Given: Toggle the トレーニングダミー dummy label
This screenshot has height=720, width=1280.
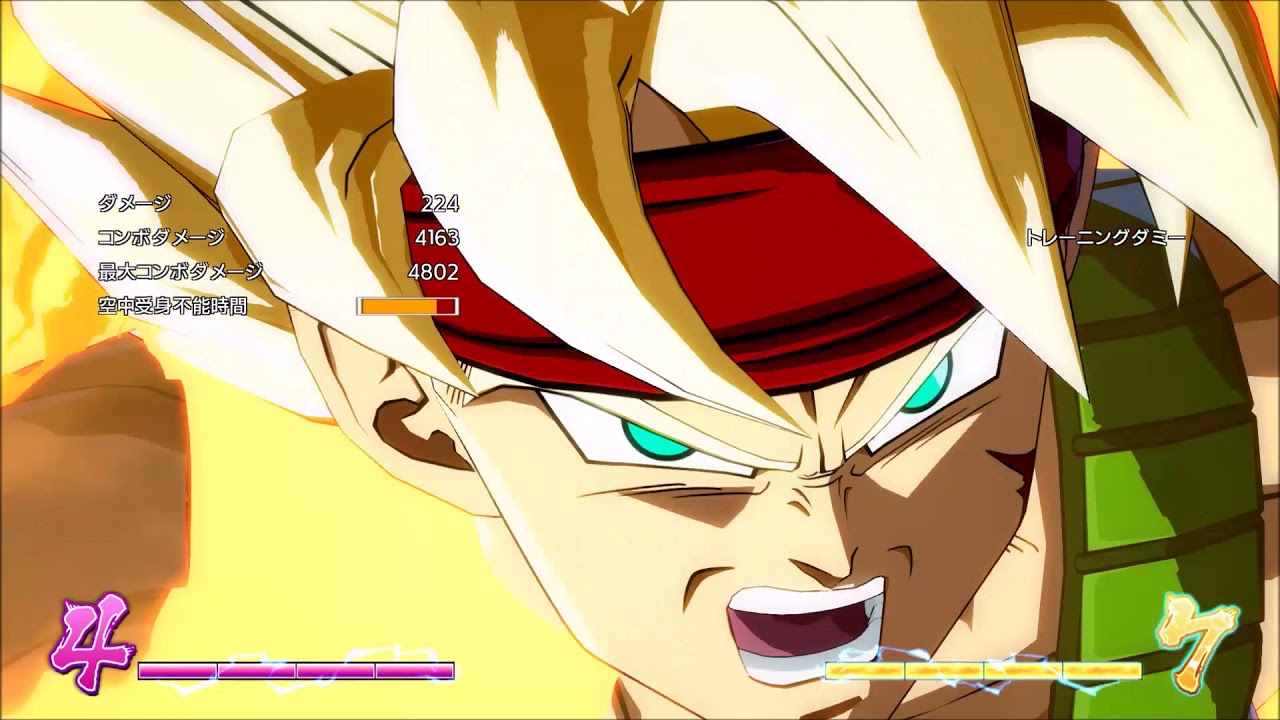Looking at the screenshot, I should 1104,237.
